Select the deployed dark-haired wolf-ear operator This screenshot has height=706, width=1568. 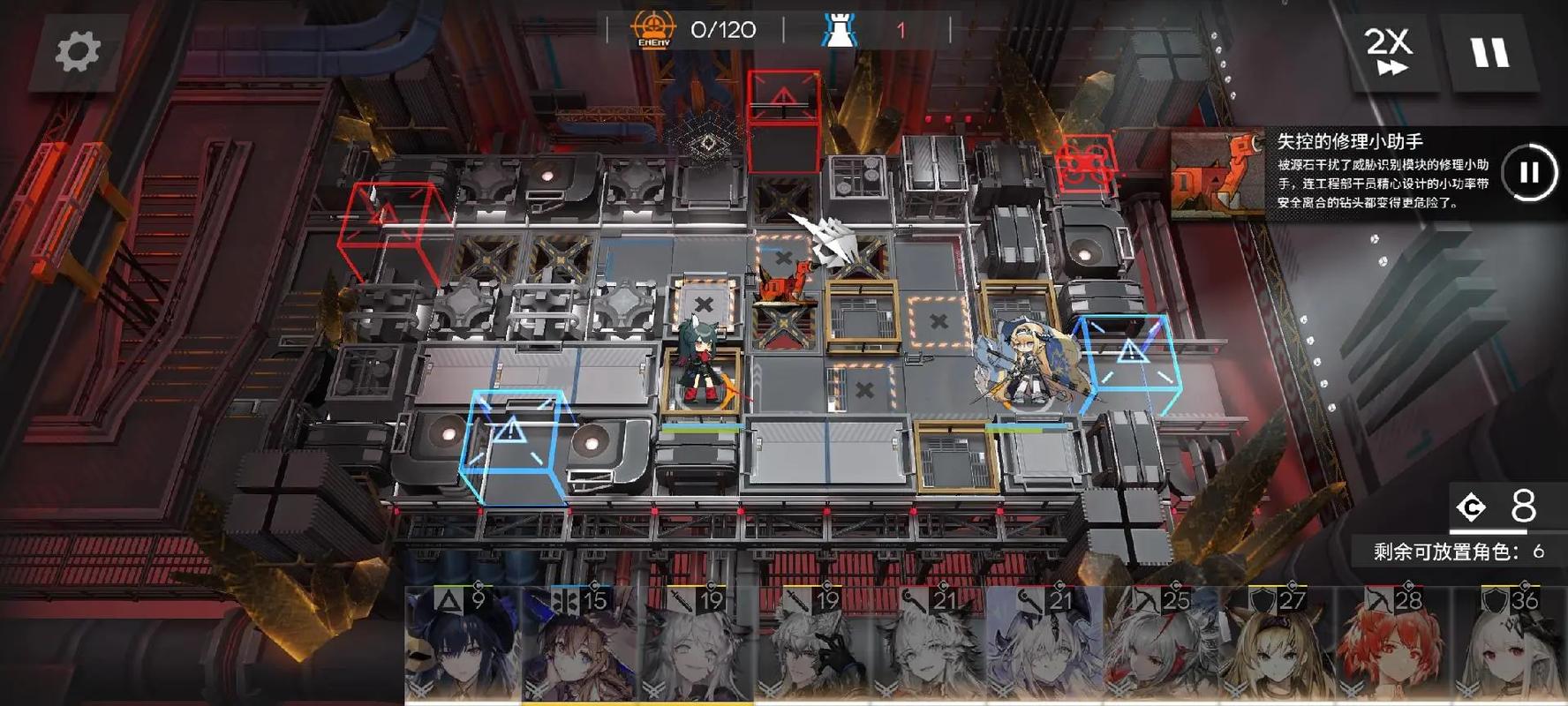tap(702, 362)
